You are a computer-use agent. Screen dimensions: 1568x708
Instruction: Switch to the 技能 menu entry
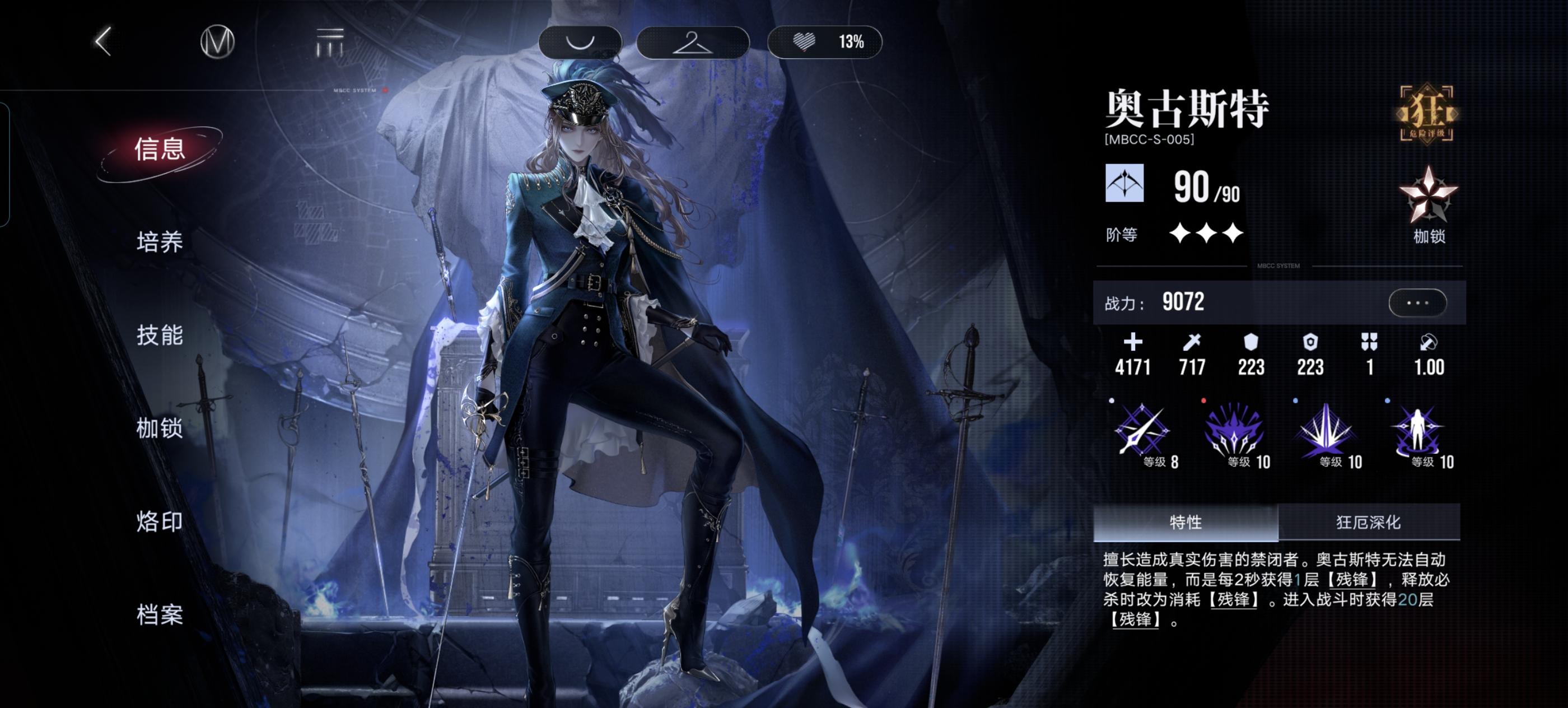pos(160,336)
